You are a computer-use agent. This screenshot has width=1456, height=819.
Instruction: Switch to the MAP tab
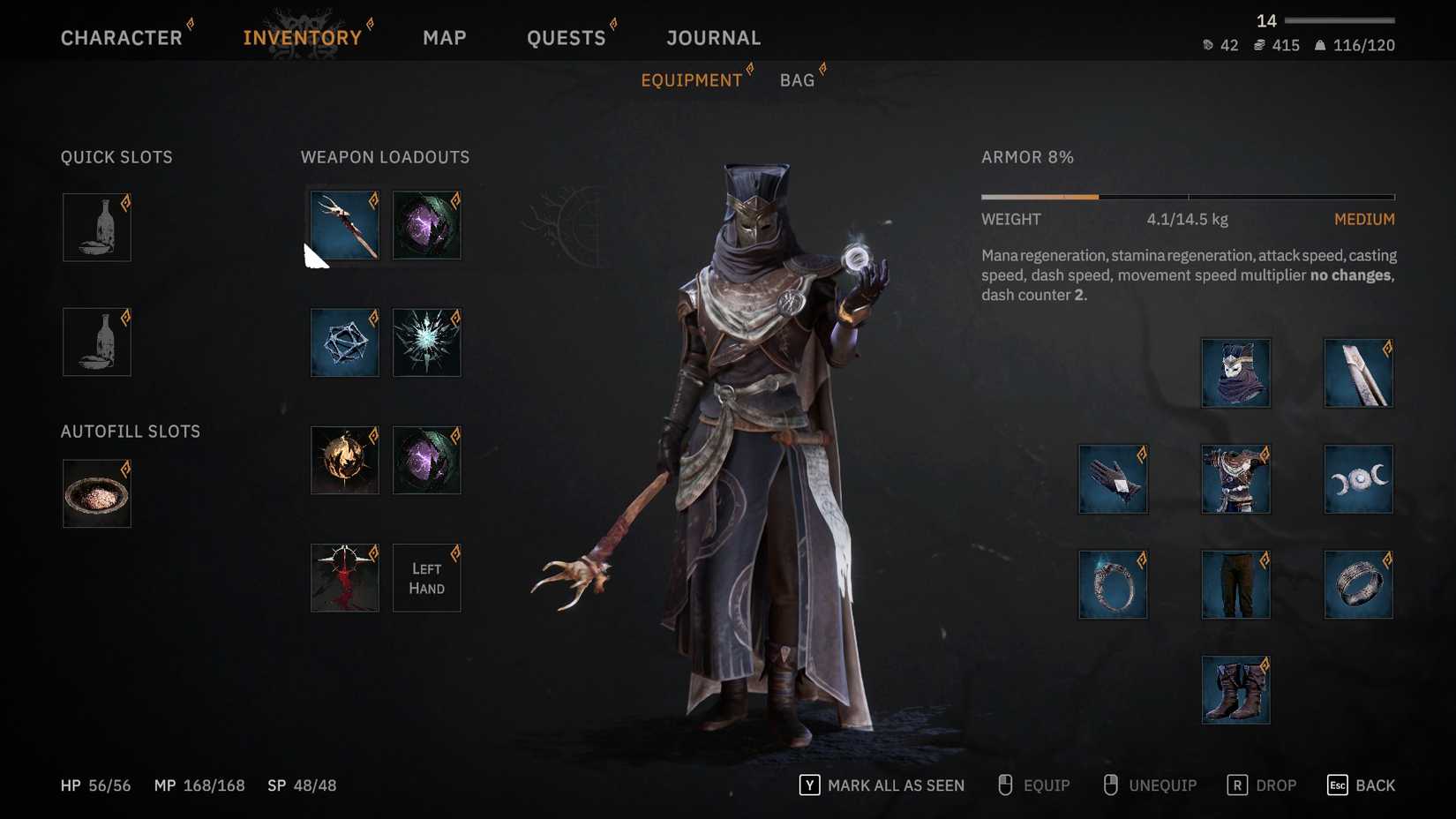pyautogui.click(x=445, y=37)
